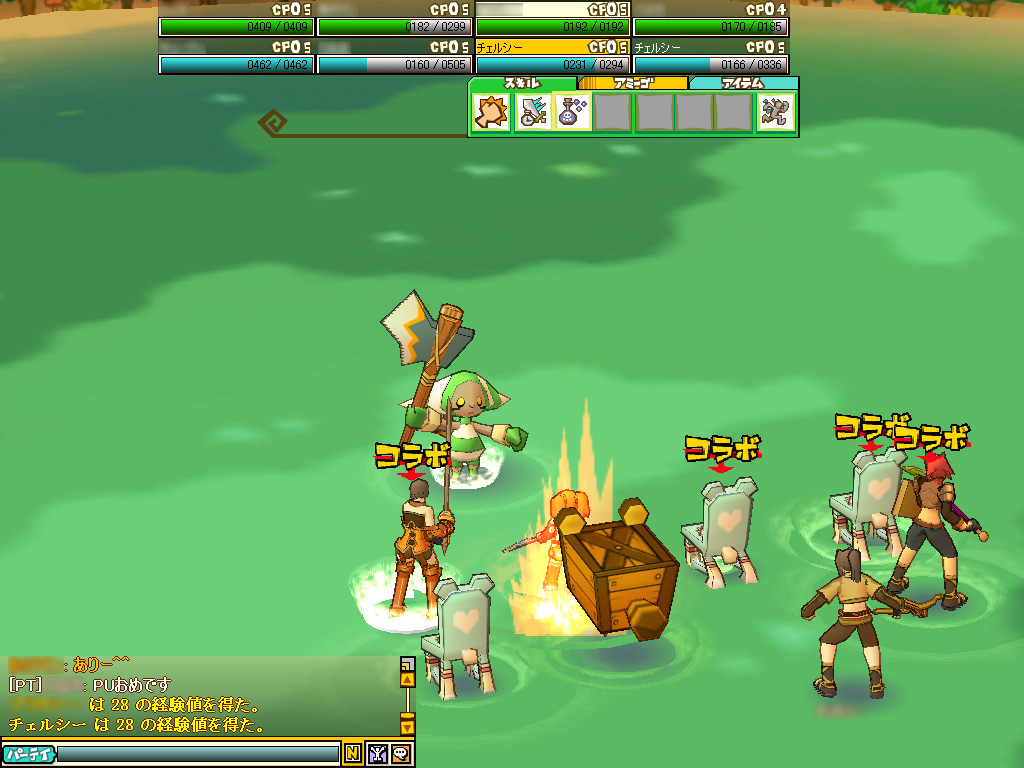Click the orange speech bubble chat icon
Viewport: 1024px width, 768px height.
(x=401, y=754)
